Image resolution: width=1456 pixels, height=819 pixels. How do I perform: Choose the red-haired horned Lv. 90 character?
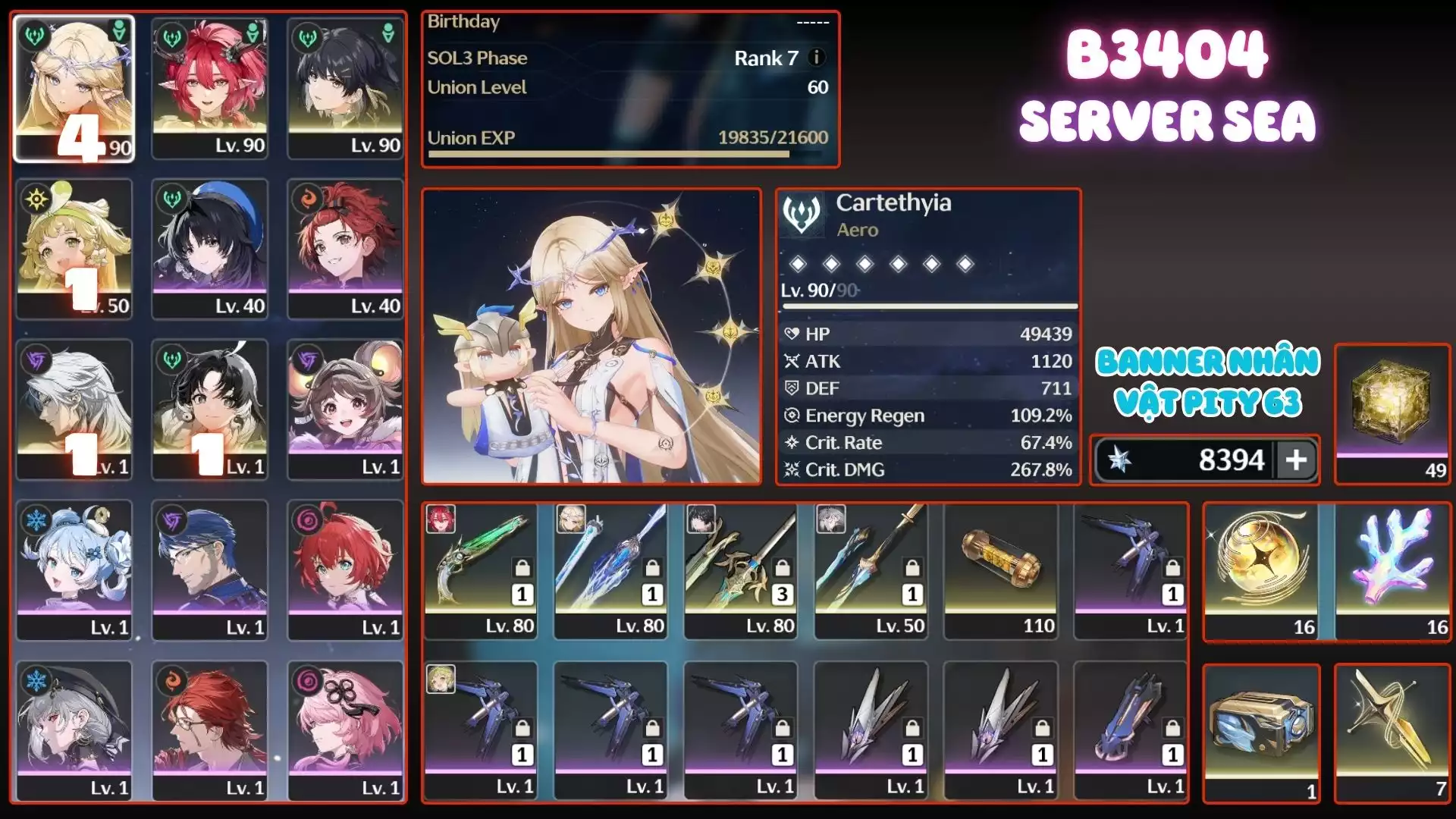[x=210, y=88]
